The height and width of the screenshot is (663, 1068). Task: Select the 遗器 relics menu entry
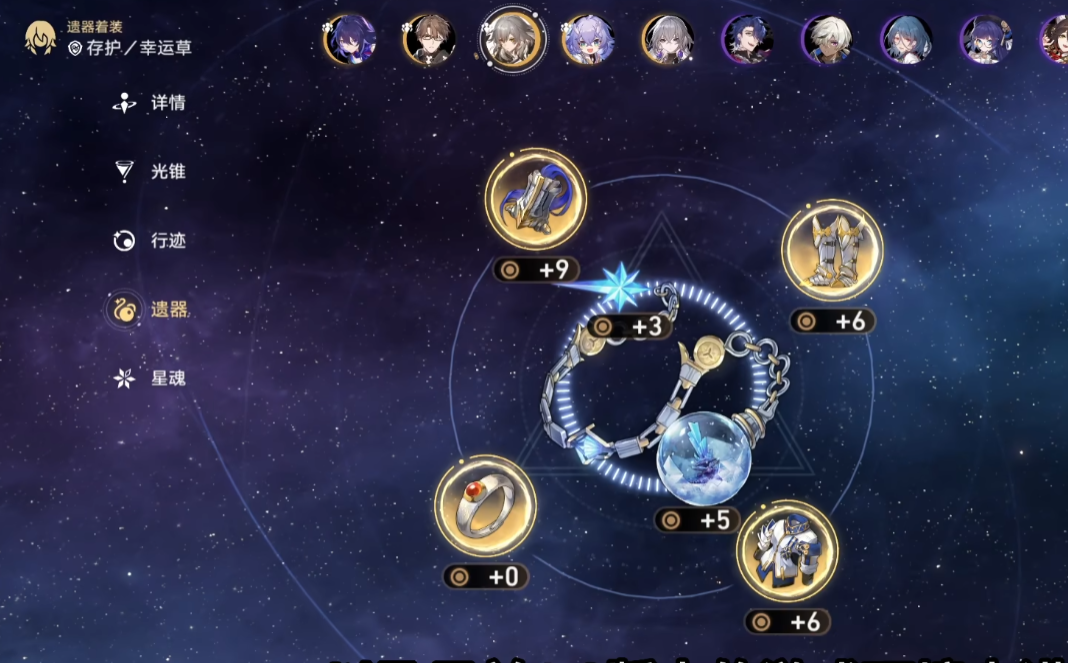[150, 309]
